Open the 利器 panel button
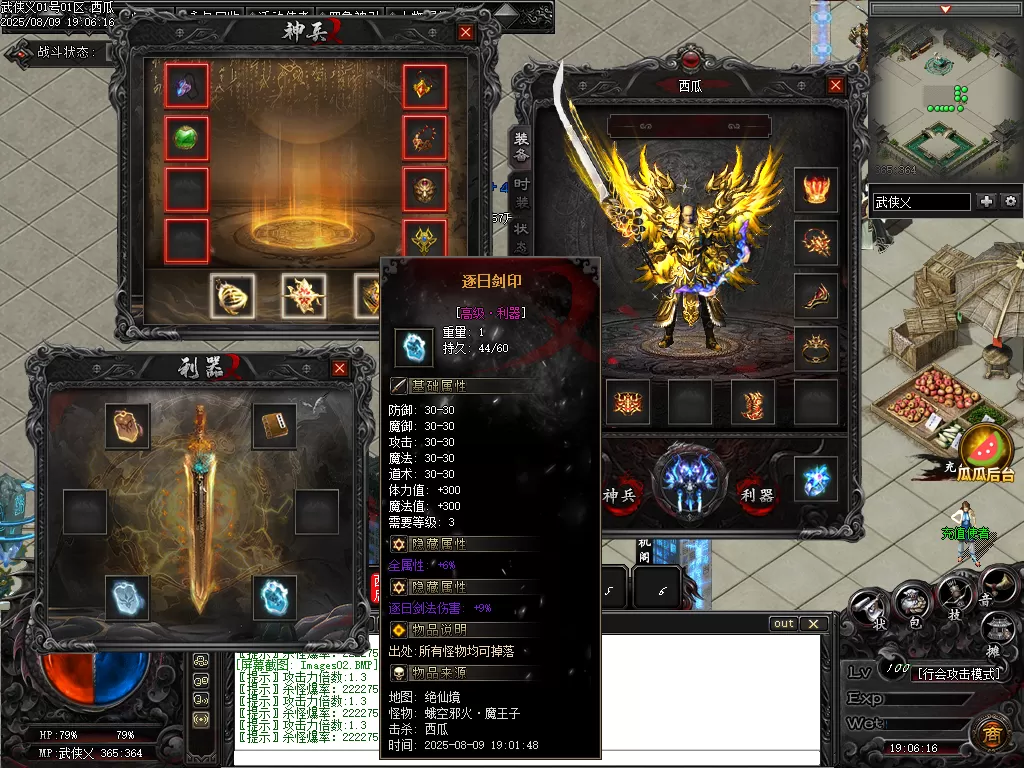The image size is (1024, 768). click(752, 494)
